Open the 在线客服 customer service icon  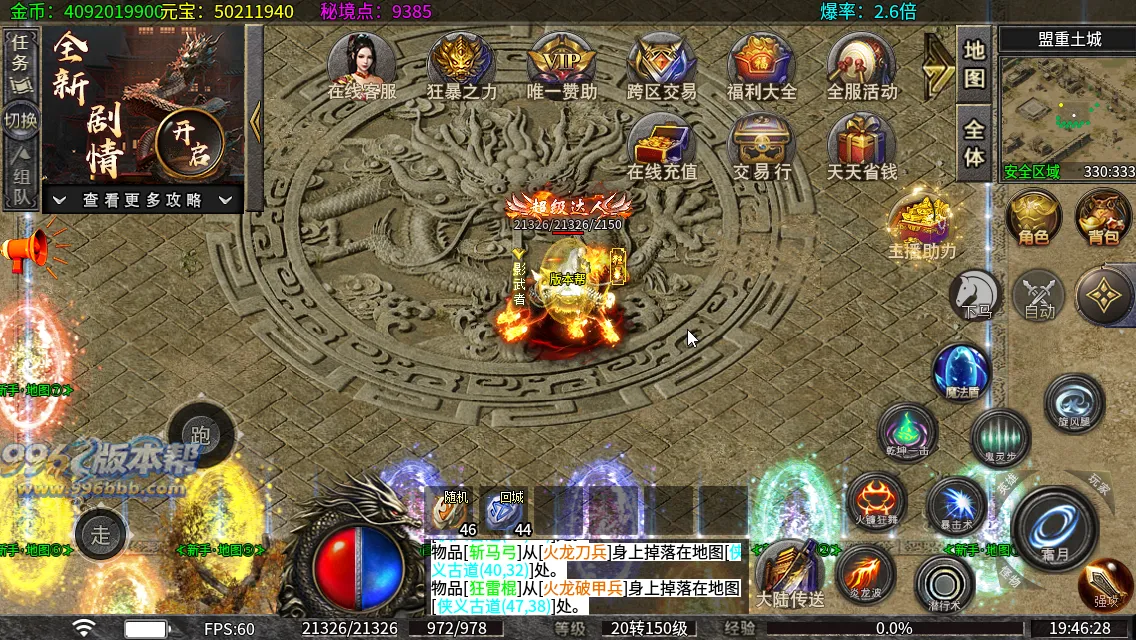pyautogui.click(x=362, y=62)
